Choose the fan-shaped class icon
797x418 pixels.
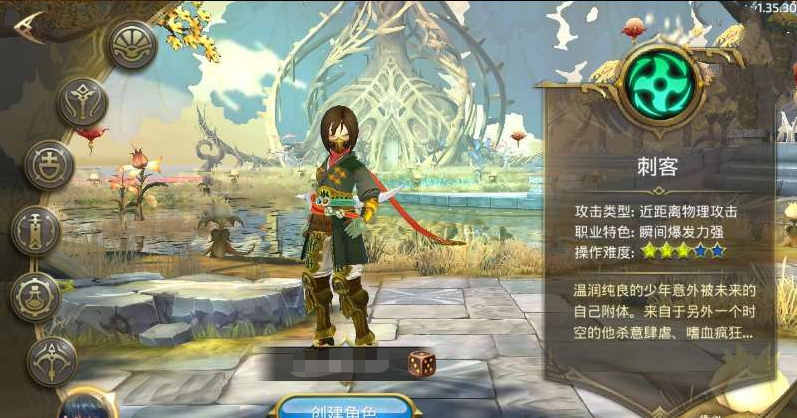(133, 45)
